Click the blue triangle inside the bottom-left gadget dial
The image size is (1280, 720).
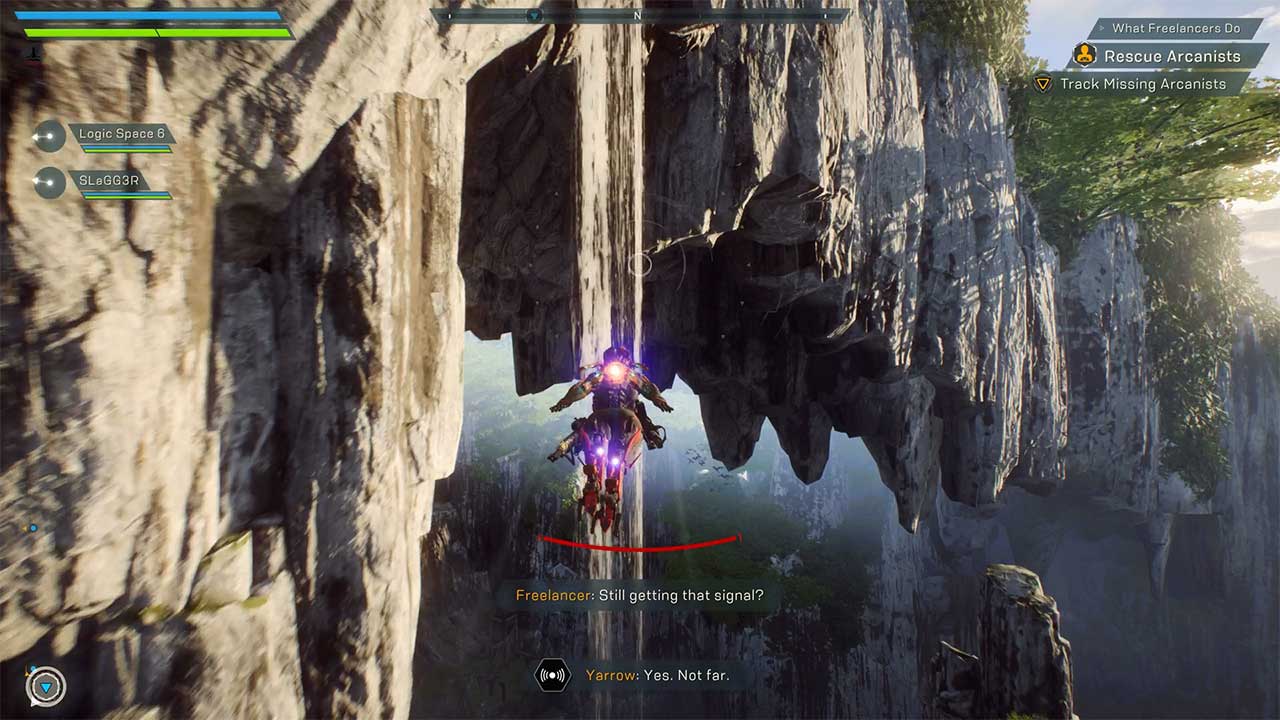pos(46,687)
